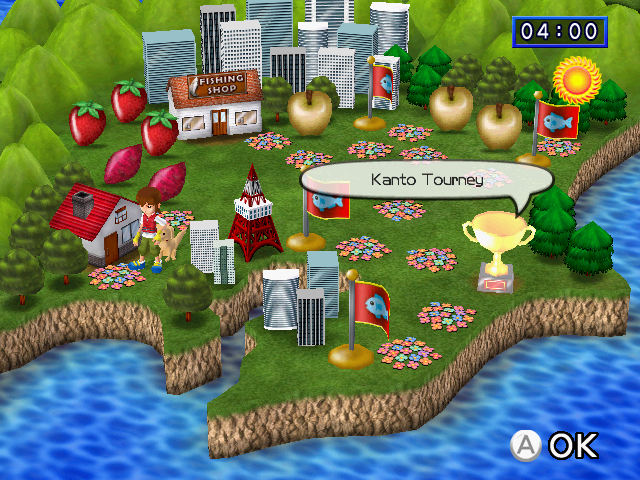Choose the gold Kanto Tourney trophy

pyautogui.click(x=498, y=248)
